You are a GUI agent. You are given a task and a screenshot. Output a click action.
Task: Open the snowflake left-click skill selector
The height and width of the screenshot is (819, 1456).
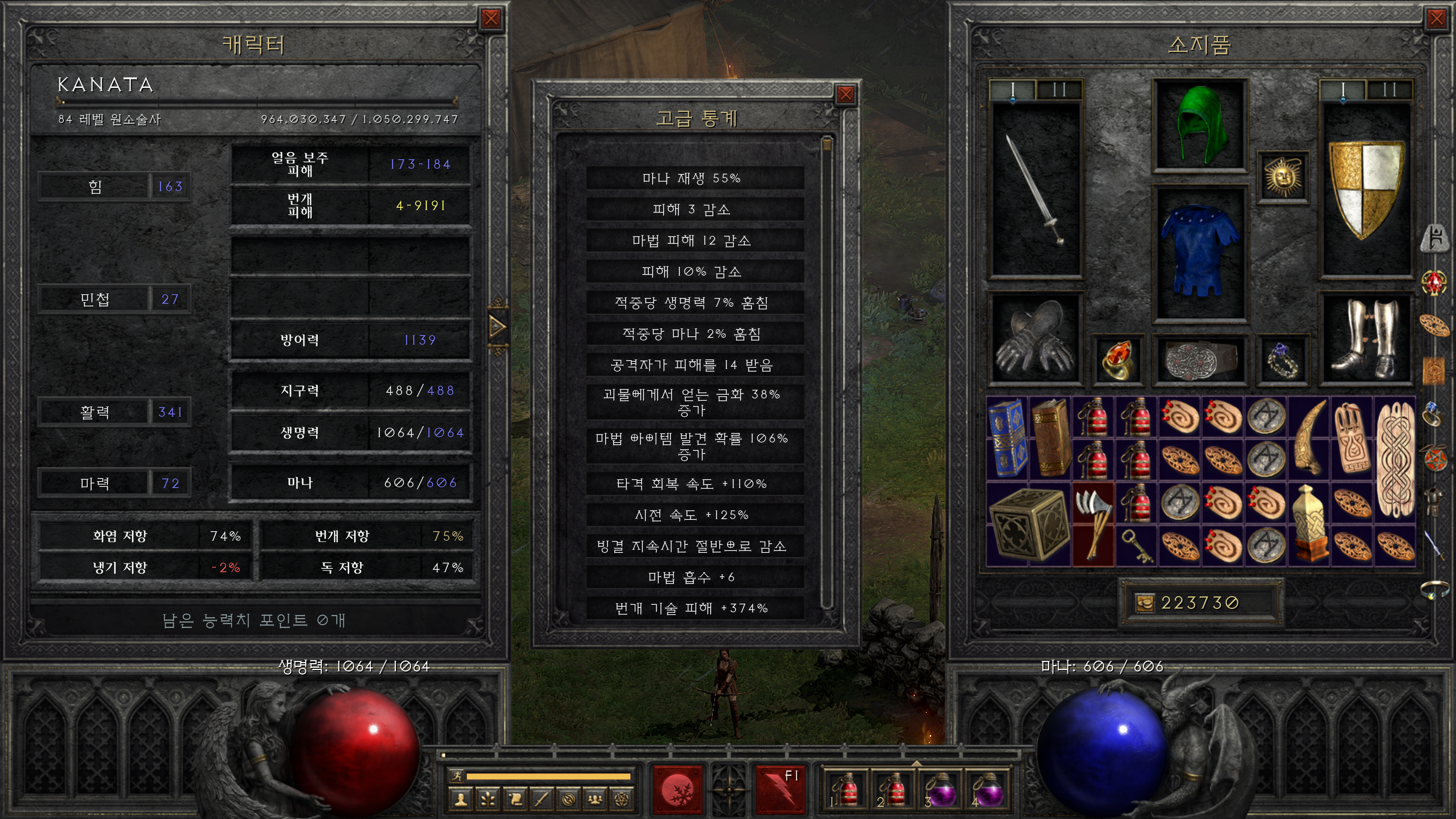click(677, 789)
